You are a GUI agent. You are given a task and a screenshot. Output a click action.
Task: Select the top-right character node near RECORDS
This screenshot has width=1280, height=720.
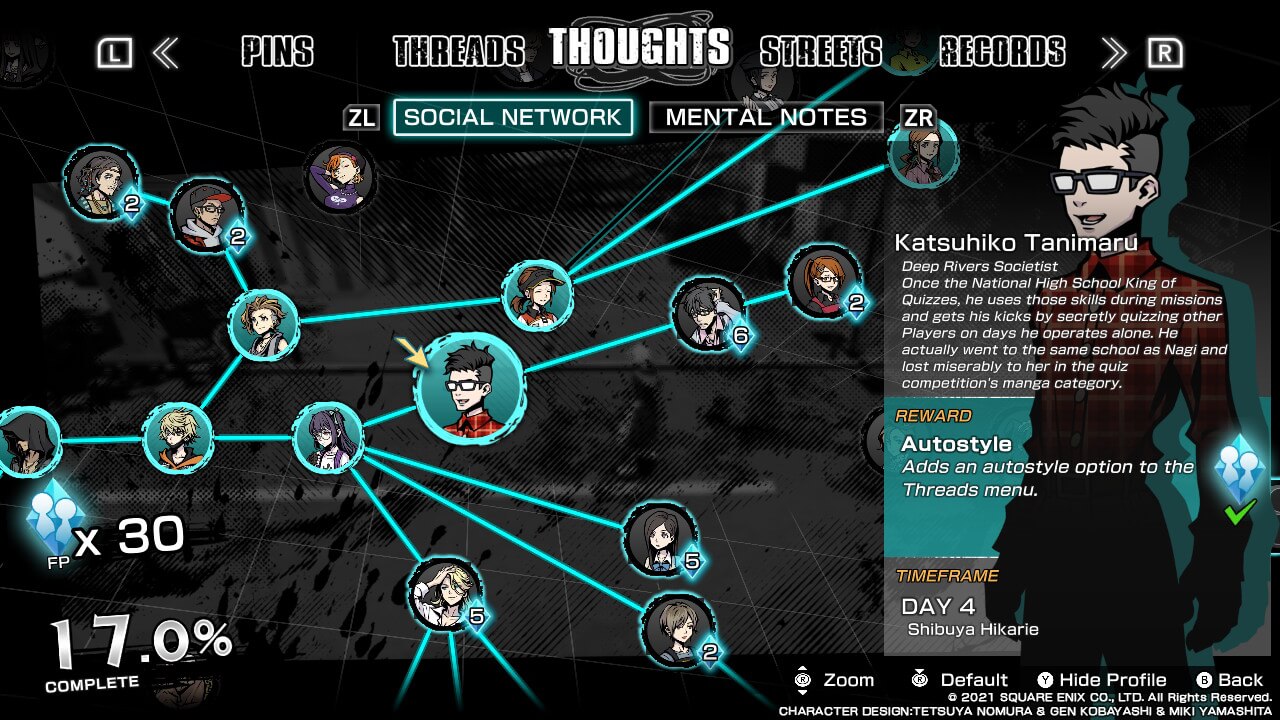coord(922,155)
